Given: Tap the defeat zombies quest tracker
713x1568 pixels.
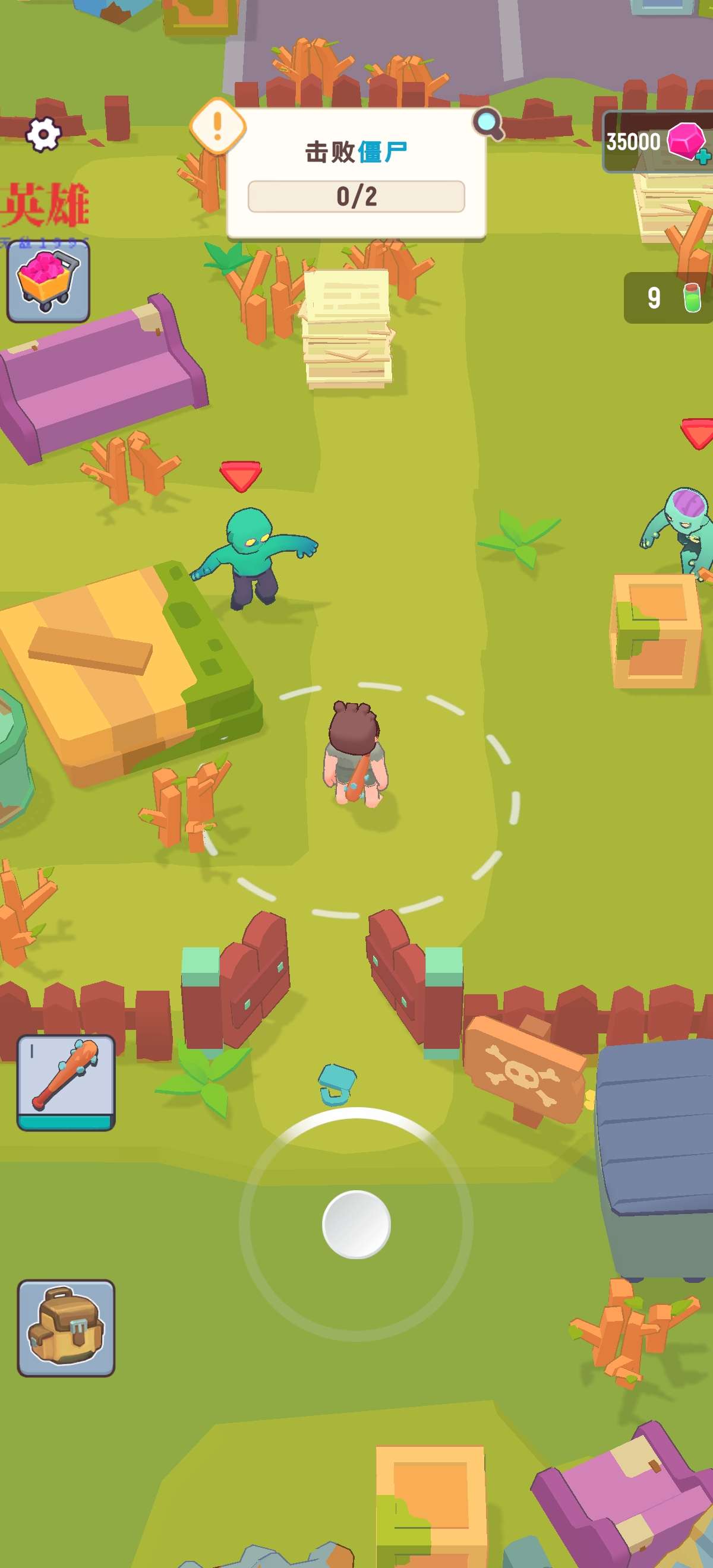Looking at the screenshot, I should click(356, 173).
